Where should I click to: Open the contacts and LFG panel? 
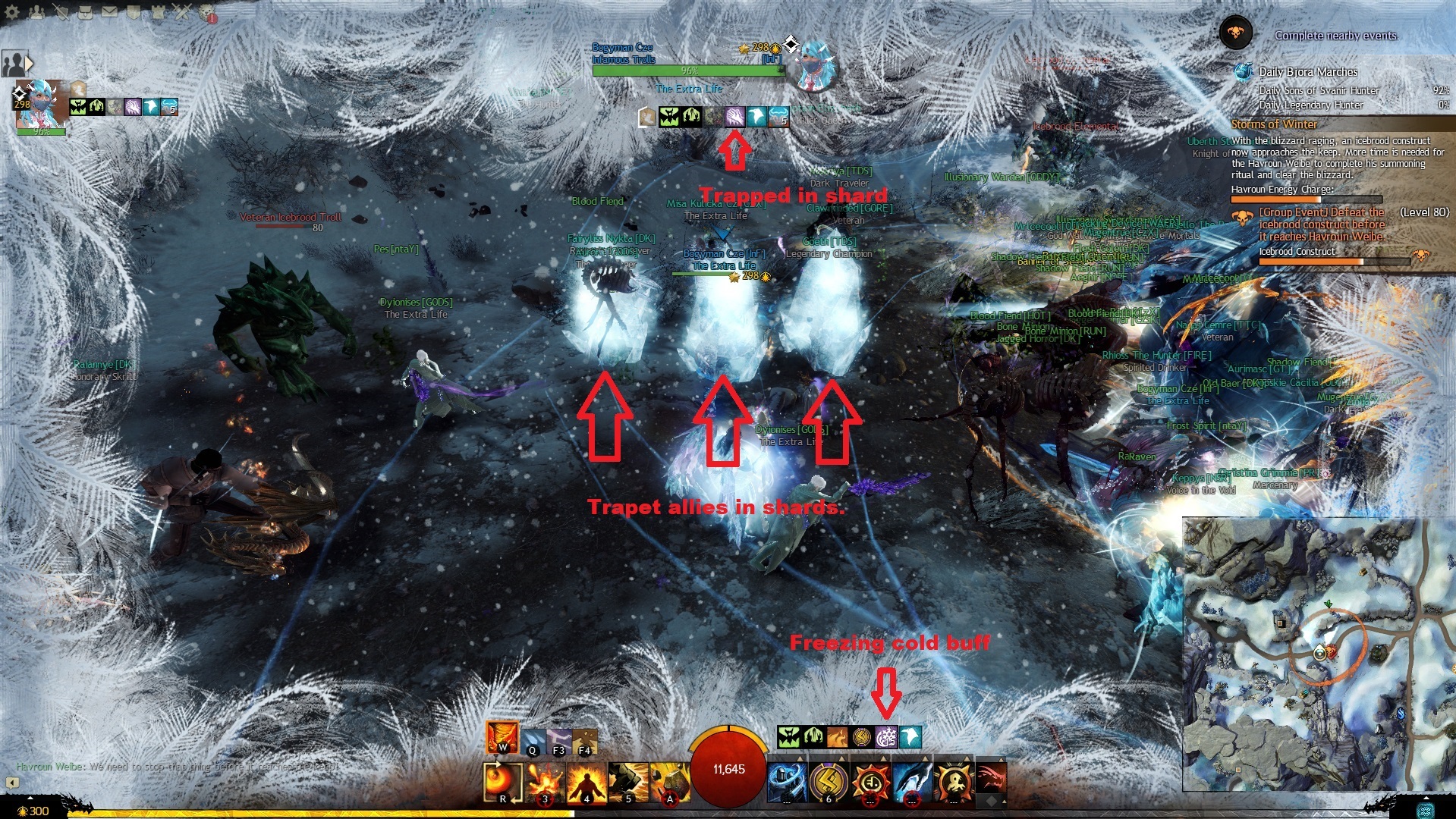tap(36, 11)
